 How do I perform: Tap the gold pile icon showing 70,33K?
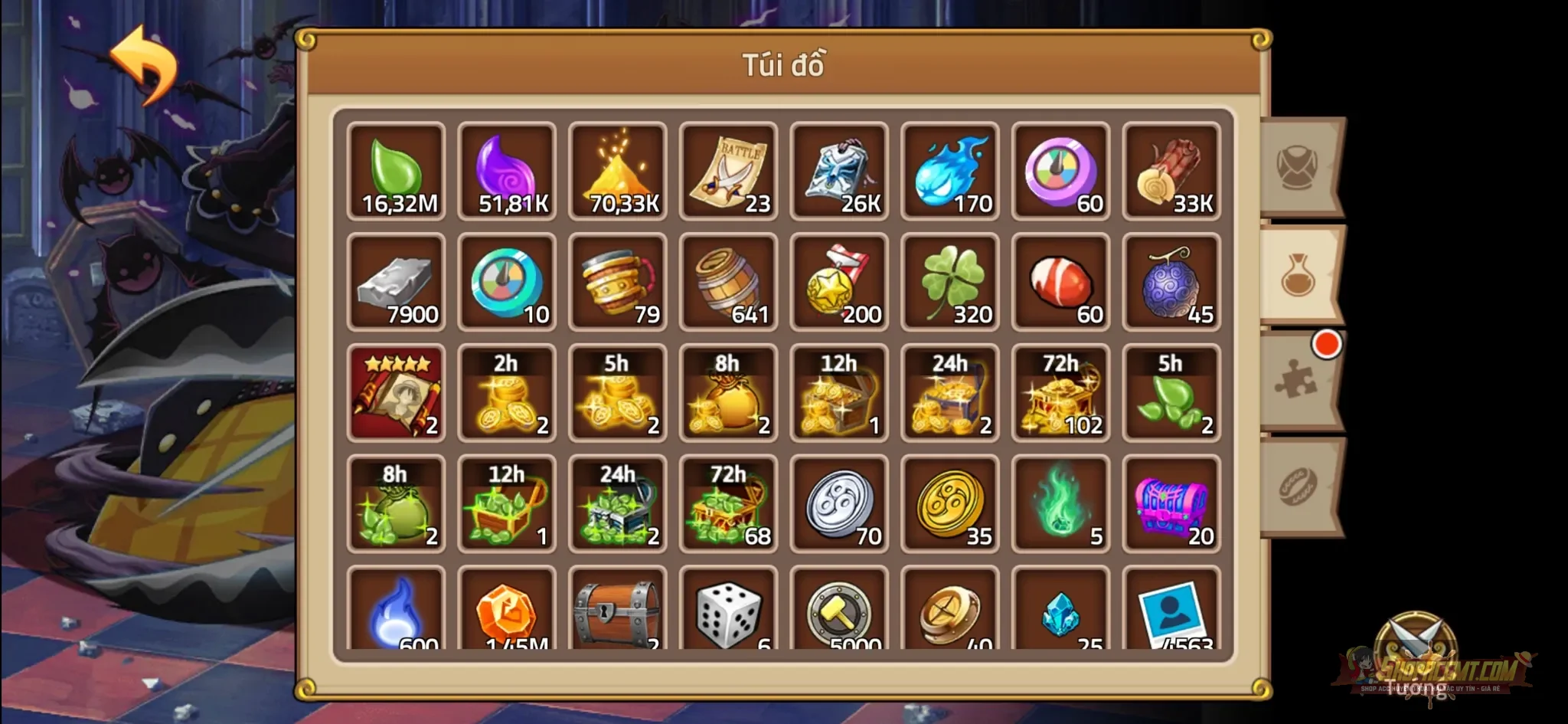[617, 170]
